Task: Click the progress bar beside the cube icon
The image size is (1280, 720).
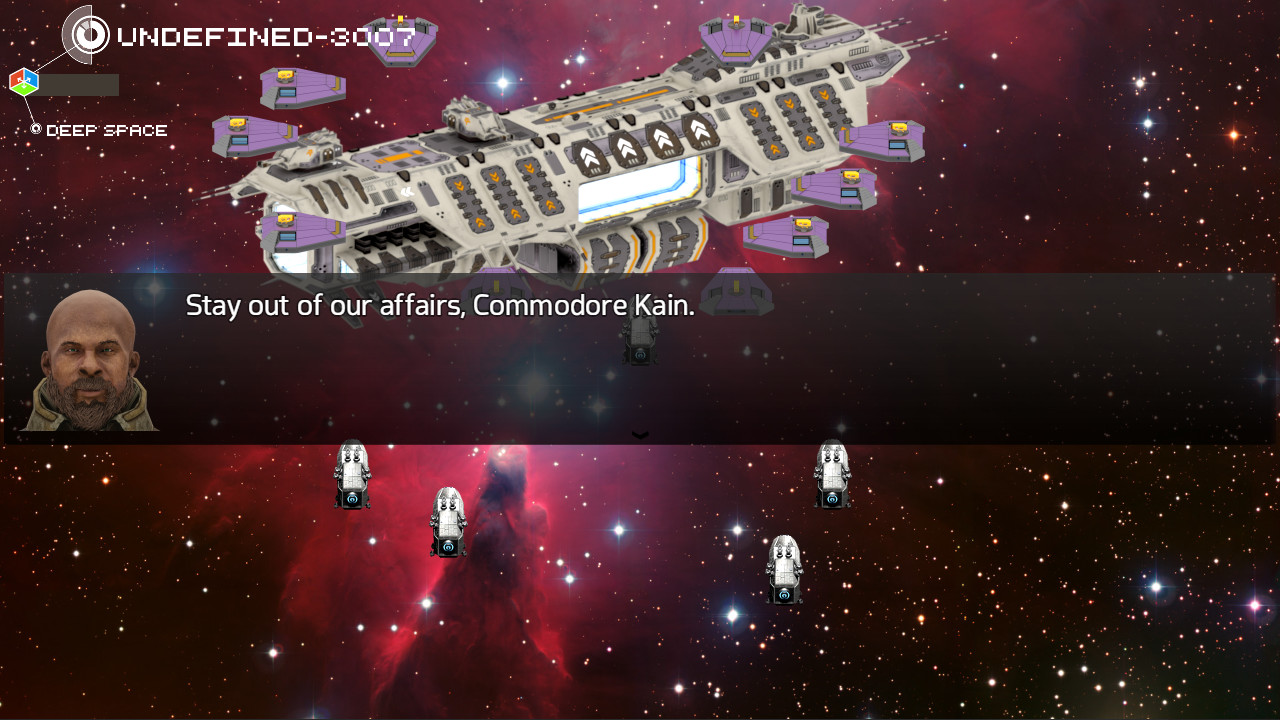Action: coord(80,84)
